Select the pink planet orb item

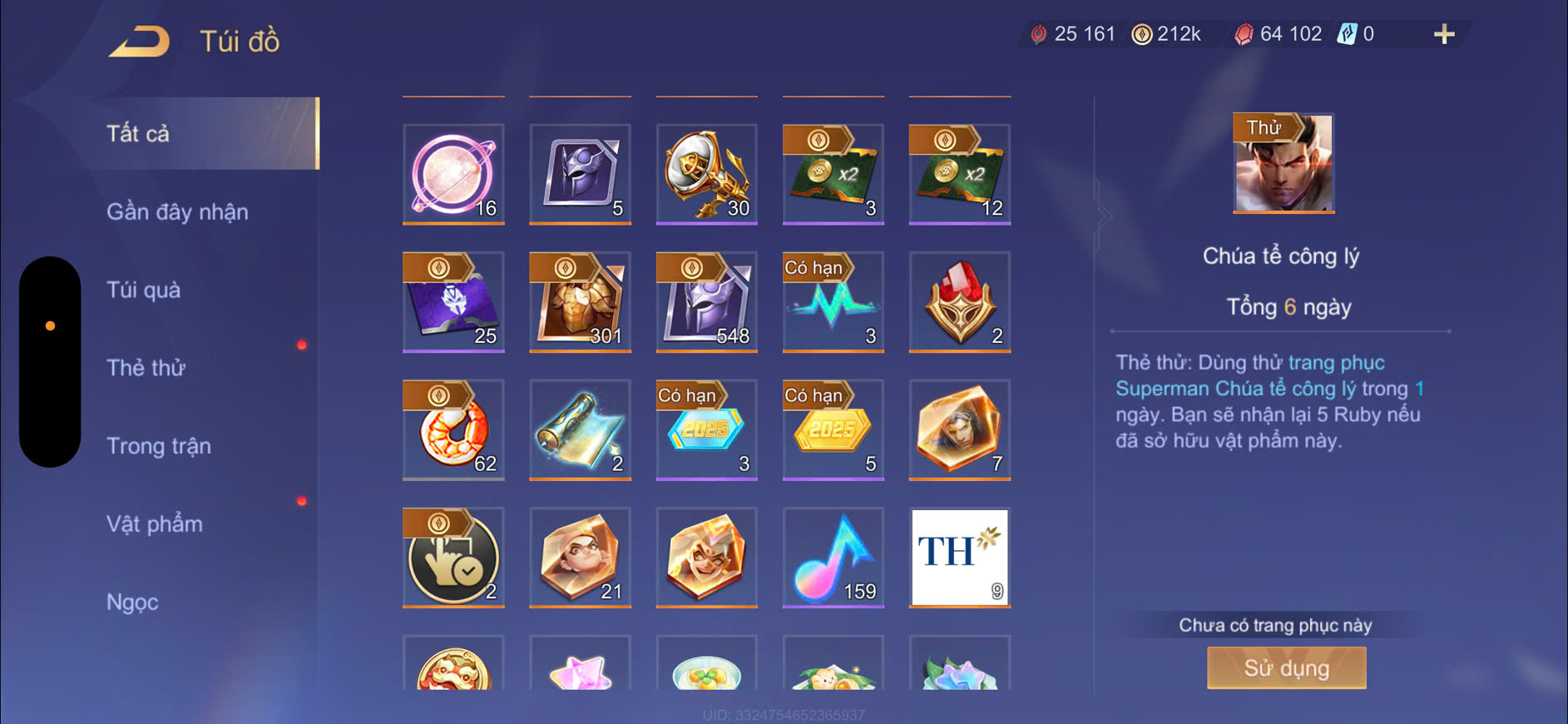click(x=453, y=174)
